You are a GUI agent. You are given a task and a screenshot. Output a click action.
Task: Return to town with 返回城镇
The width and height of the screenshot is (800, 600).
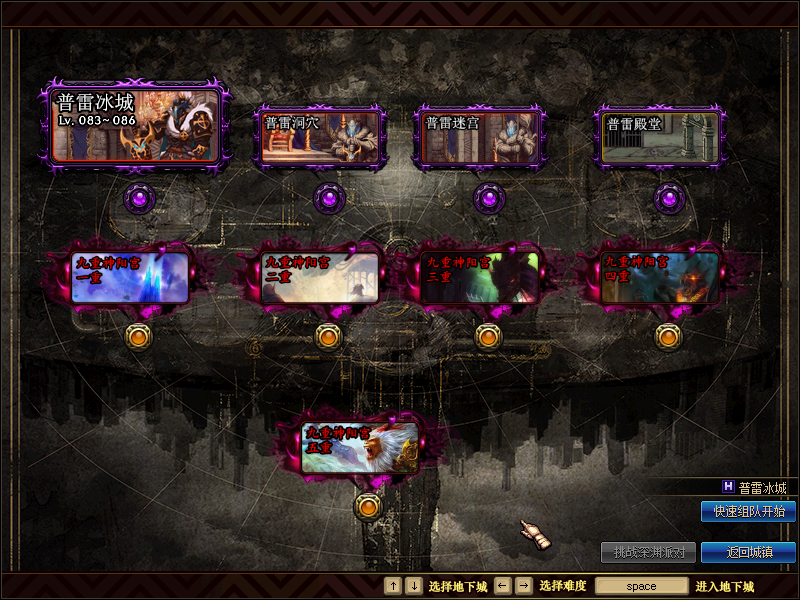[748, 552]
